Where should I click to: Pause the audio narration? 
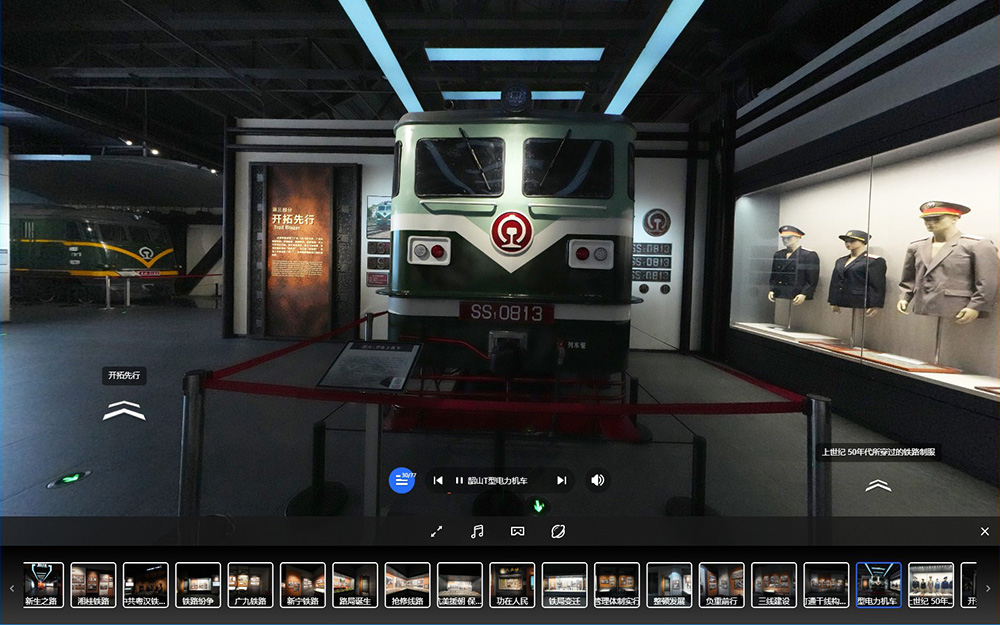459,480
